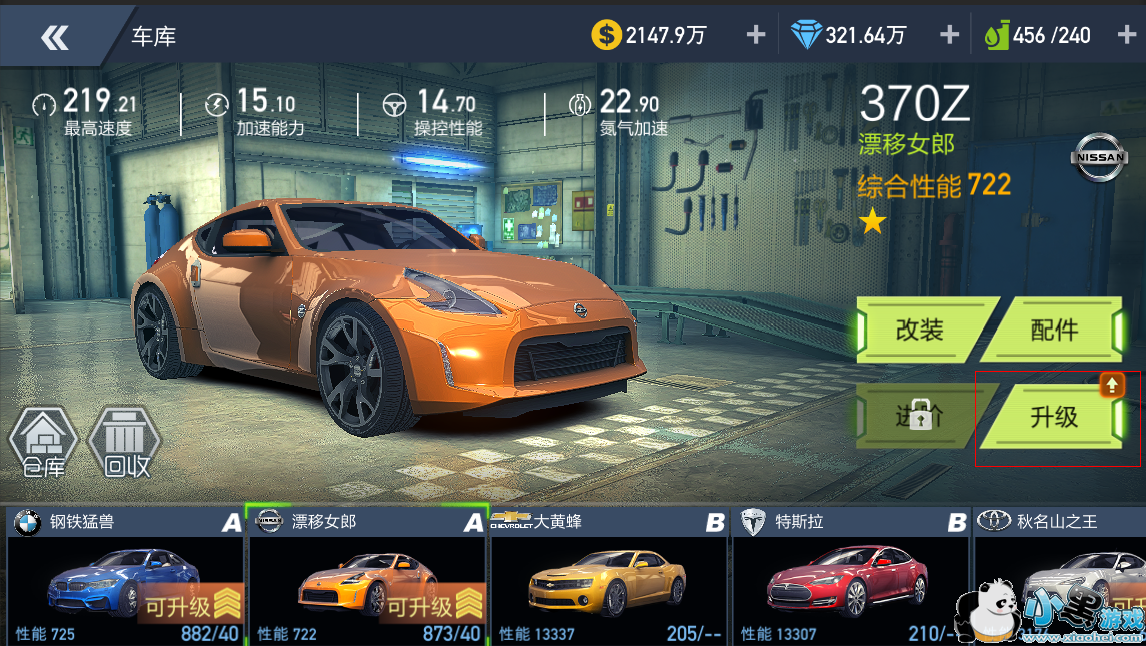Select the 漂移女郎 Nissan car card

pyautogui.click(x=368, y=577)
